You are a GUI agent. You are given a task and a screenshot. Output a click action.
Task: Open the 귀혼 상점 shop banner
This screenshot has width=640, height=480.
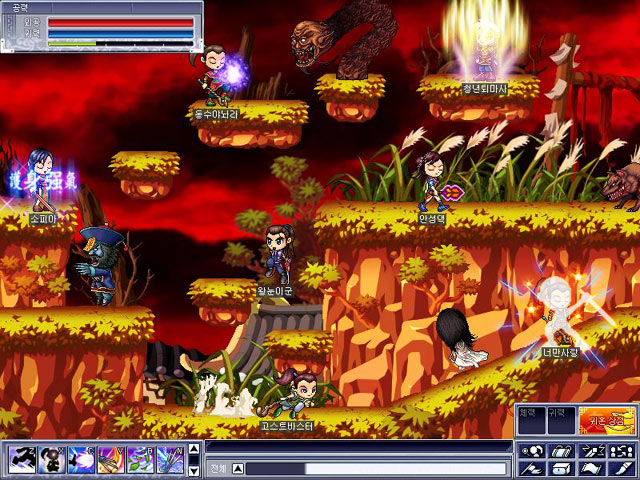(607, 419)
